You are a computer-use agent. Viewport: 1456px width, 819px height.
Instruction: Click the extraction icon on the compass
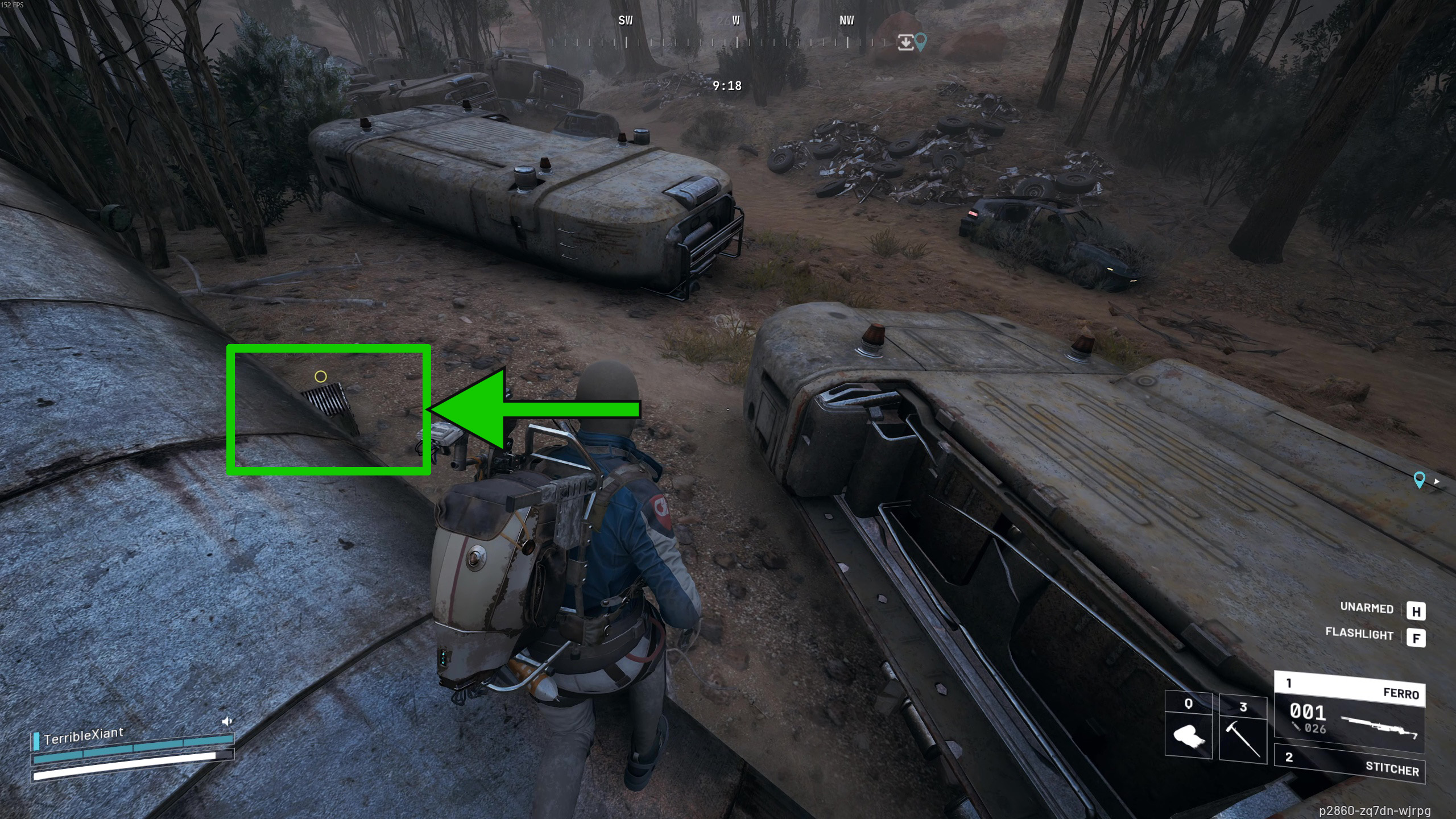point(905,42)
